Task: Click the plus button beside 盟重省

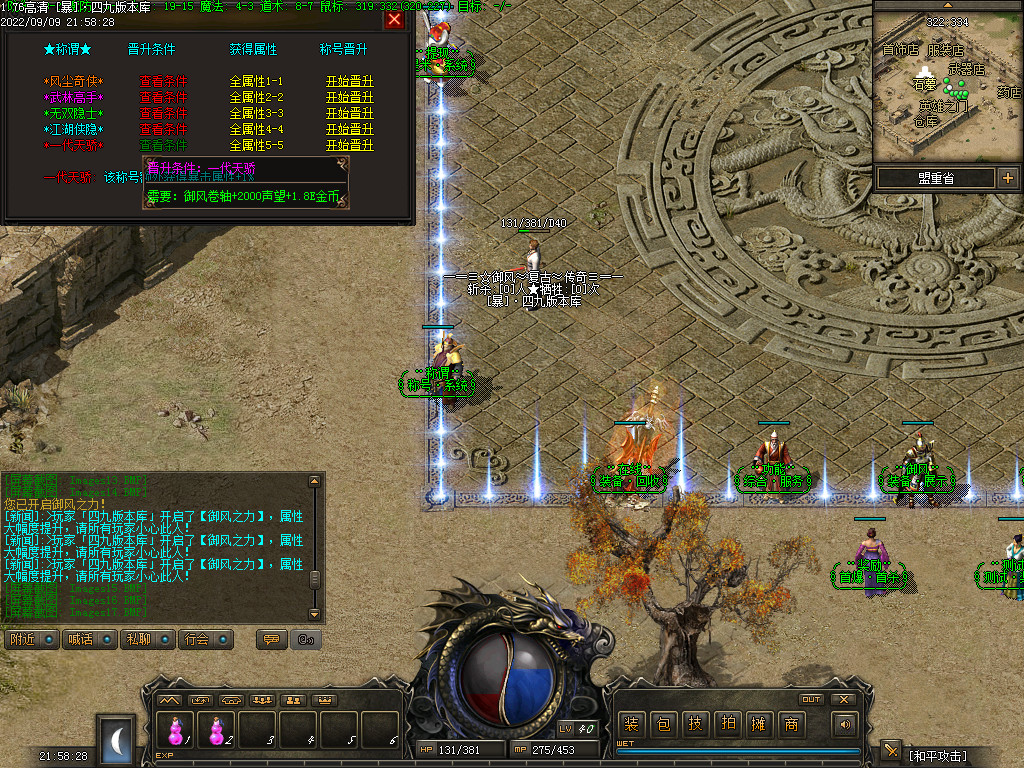Action: pos(1007,178)
